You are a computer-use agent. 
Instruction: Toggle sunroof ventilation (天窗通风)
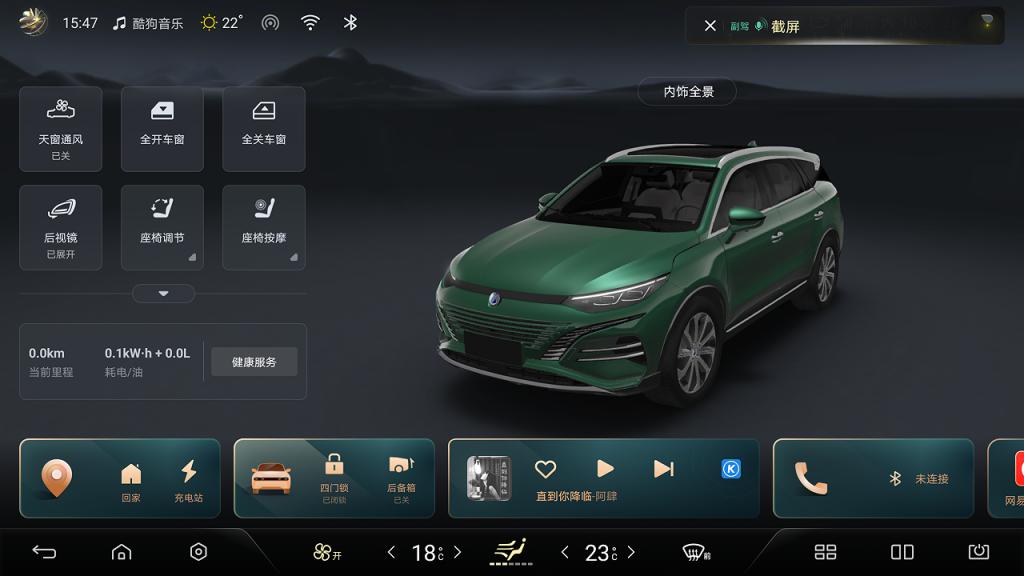tap(61, 128)
